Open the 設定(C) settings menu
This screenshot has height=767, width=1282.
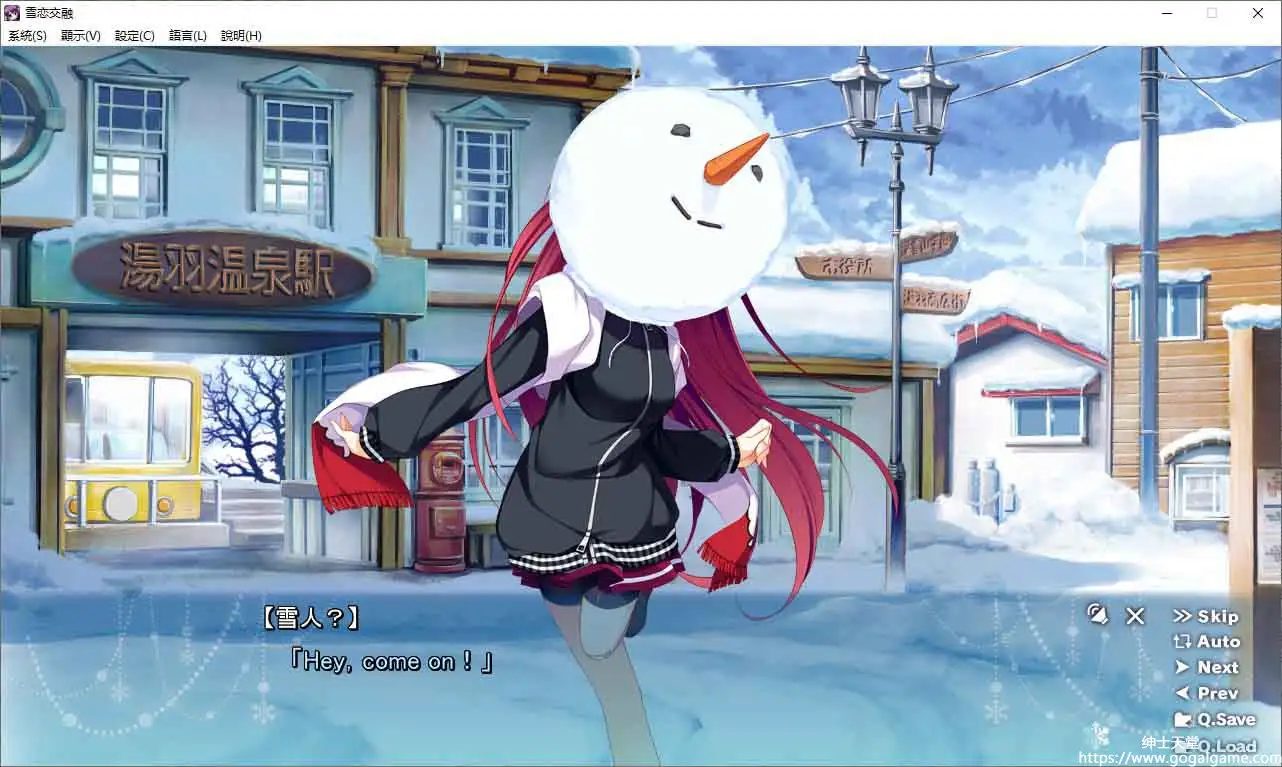(133, 35)
